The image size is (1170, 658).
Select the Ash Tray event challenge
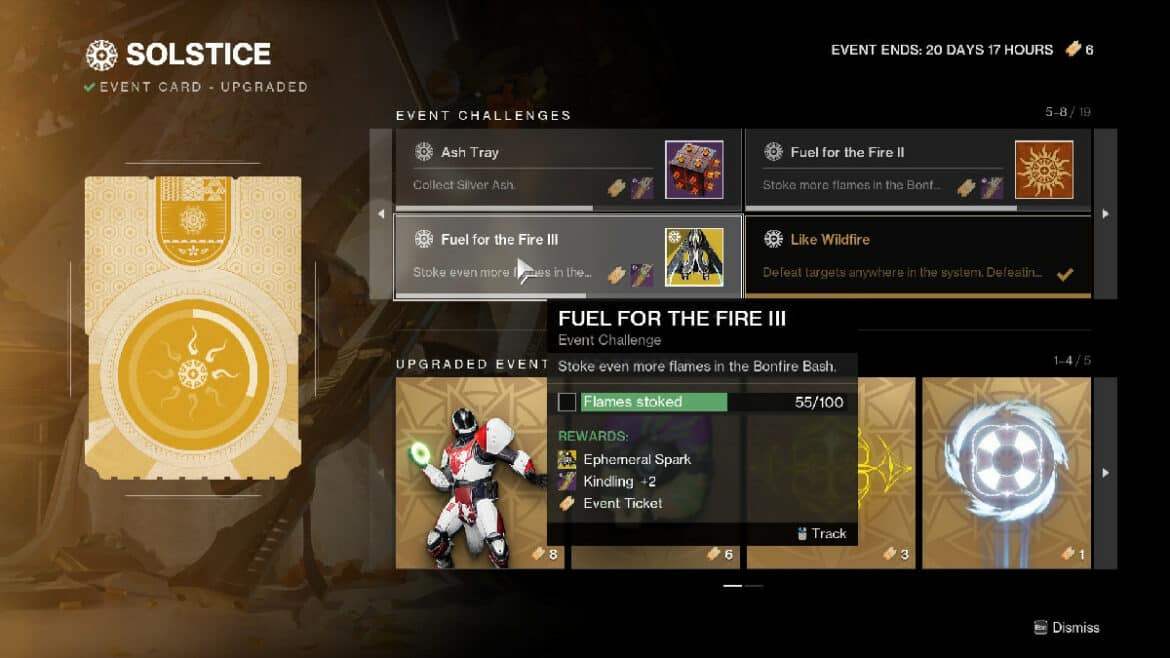click(x=567, y=169)
